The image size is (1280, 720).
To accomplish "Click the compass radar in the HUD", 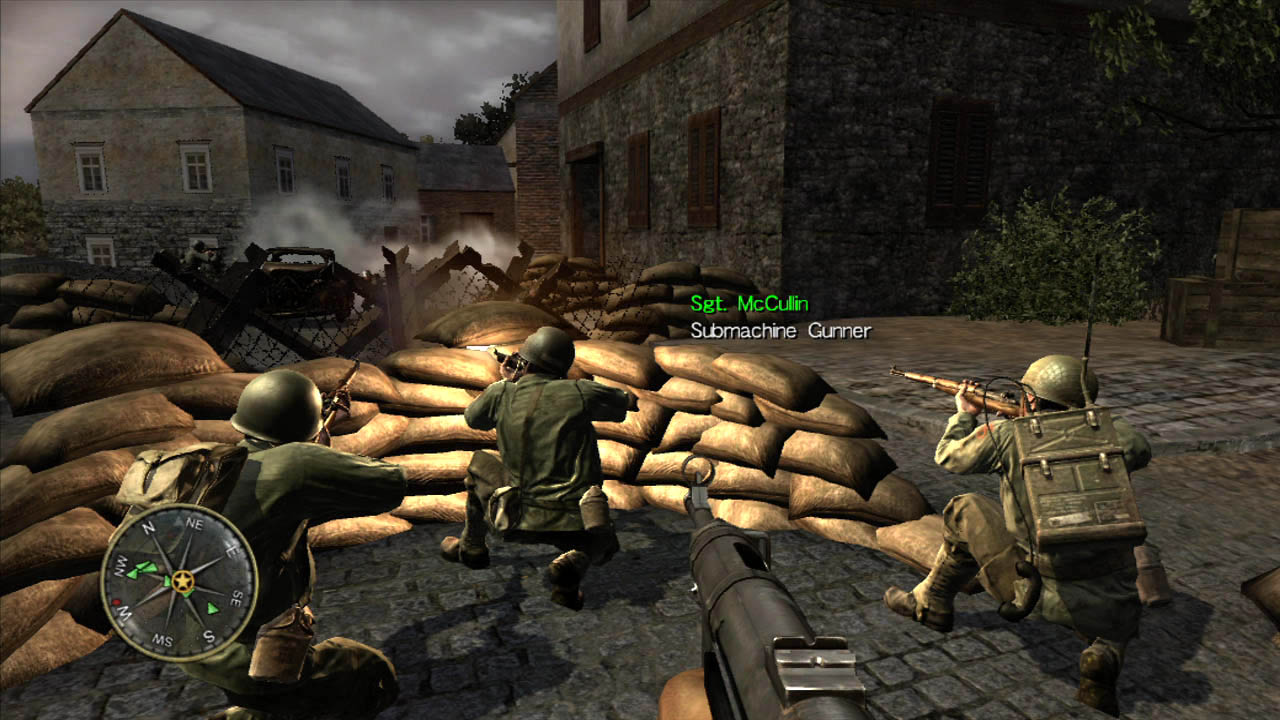I will click(x=180, y=581).
